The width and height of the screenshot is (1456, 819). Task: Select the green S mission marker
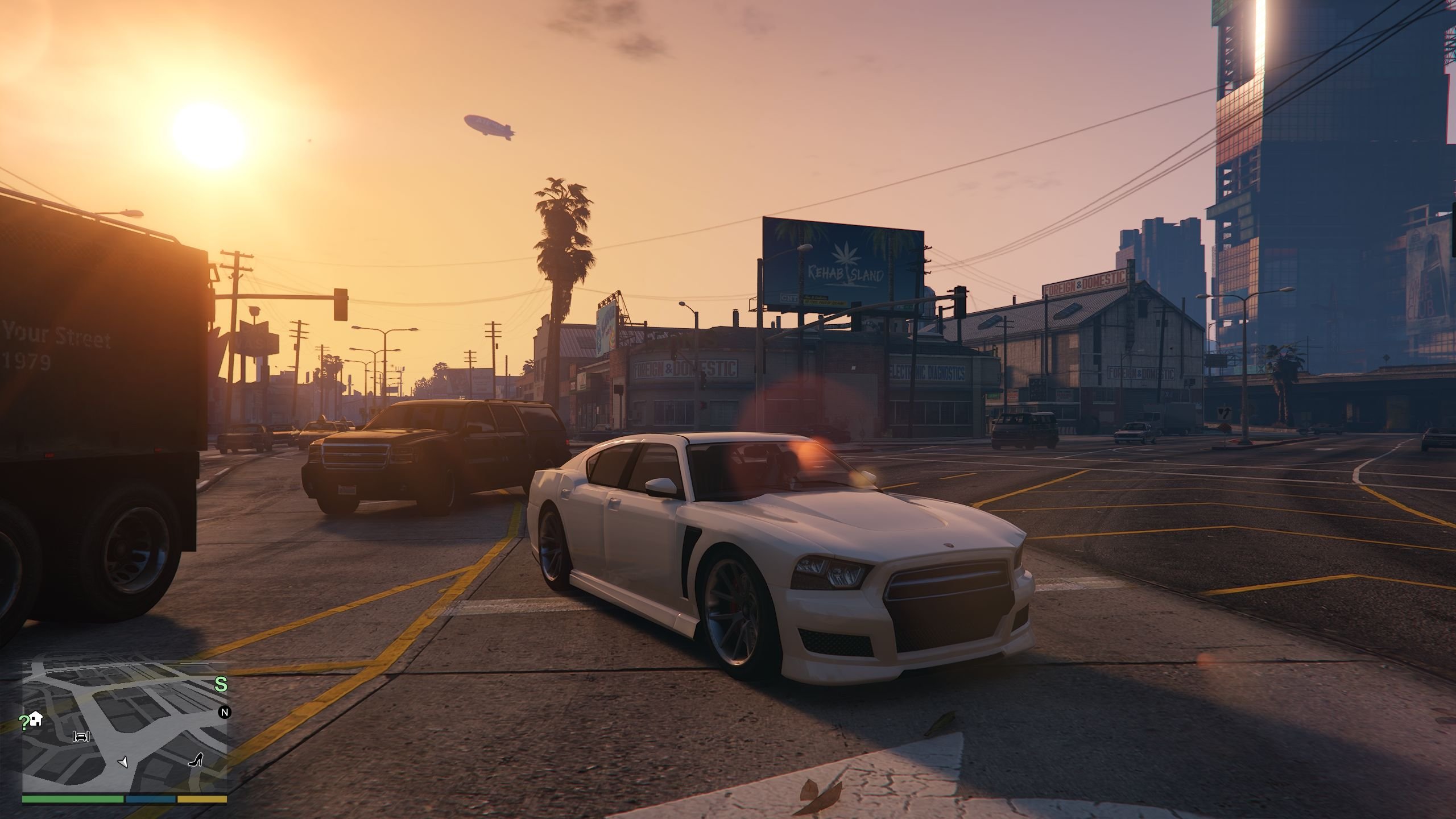point(221,685)
